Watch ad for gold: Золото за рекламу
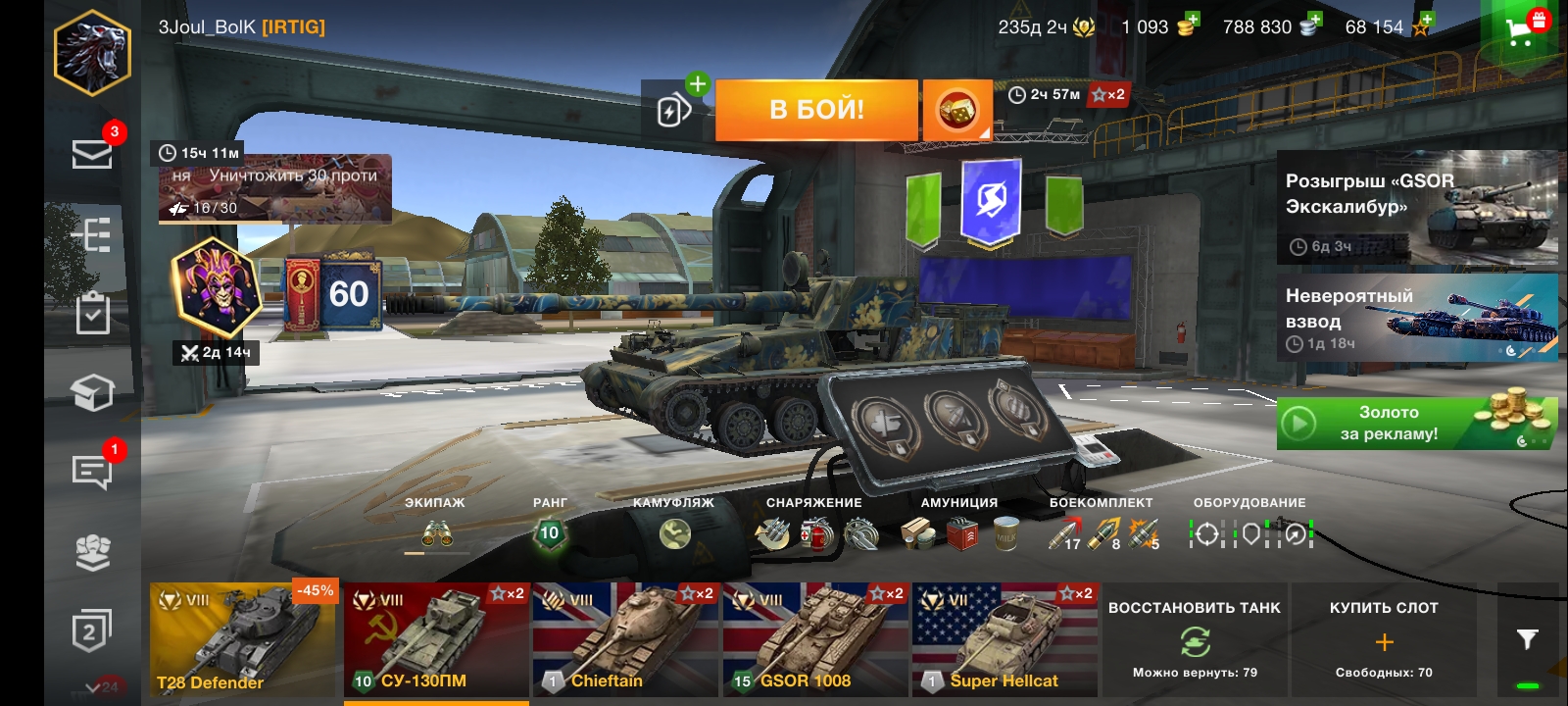 (x=1416, y=424)
